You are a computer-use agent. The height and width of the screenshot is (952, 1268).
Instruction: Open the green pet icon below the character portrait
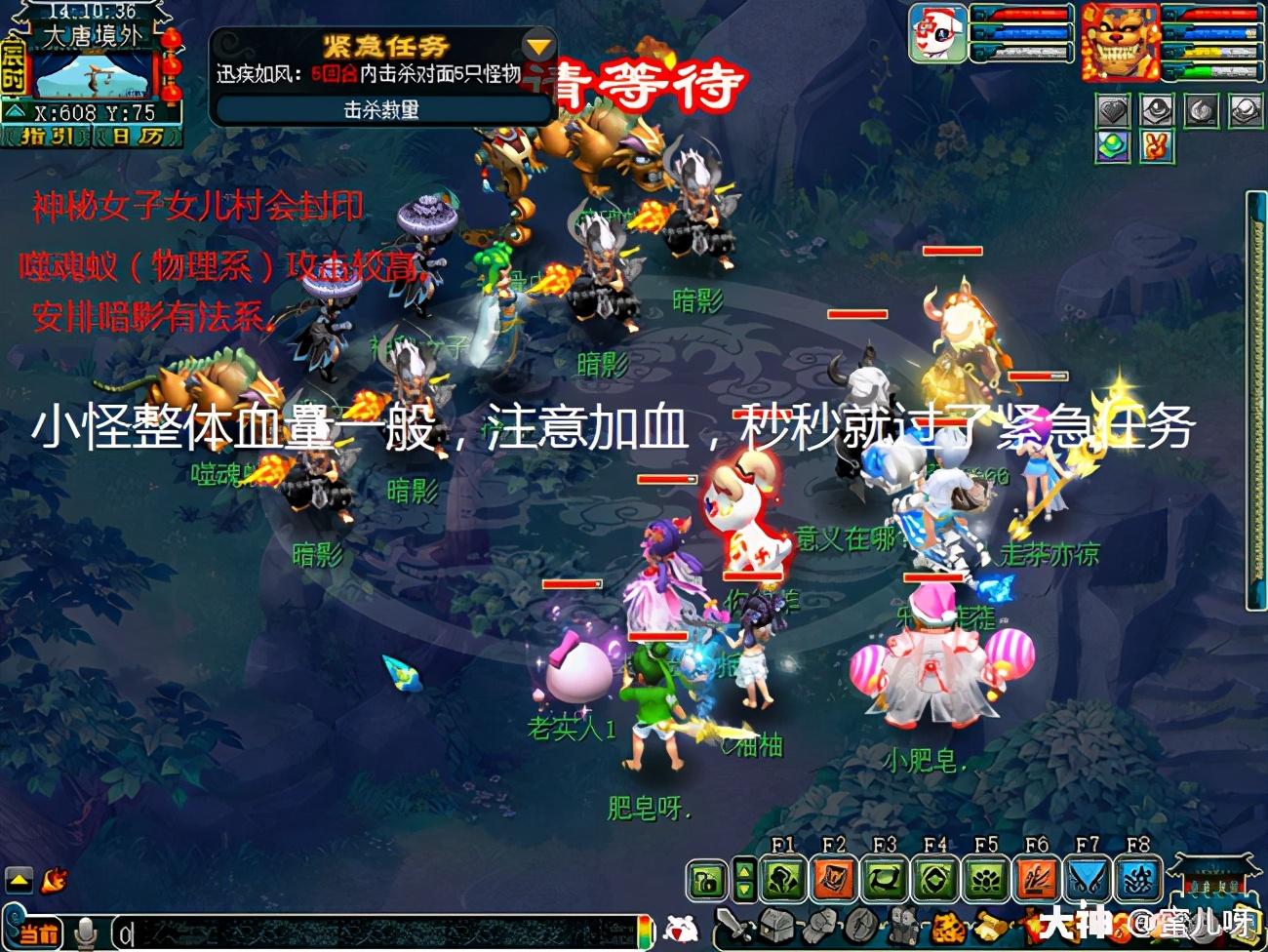click(x=1113, y=147)
